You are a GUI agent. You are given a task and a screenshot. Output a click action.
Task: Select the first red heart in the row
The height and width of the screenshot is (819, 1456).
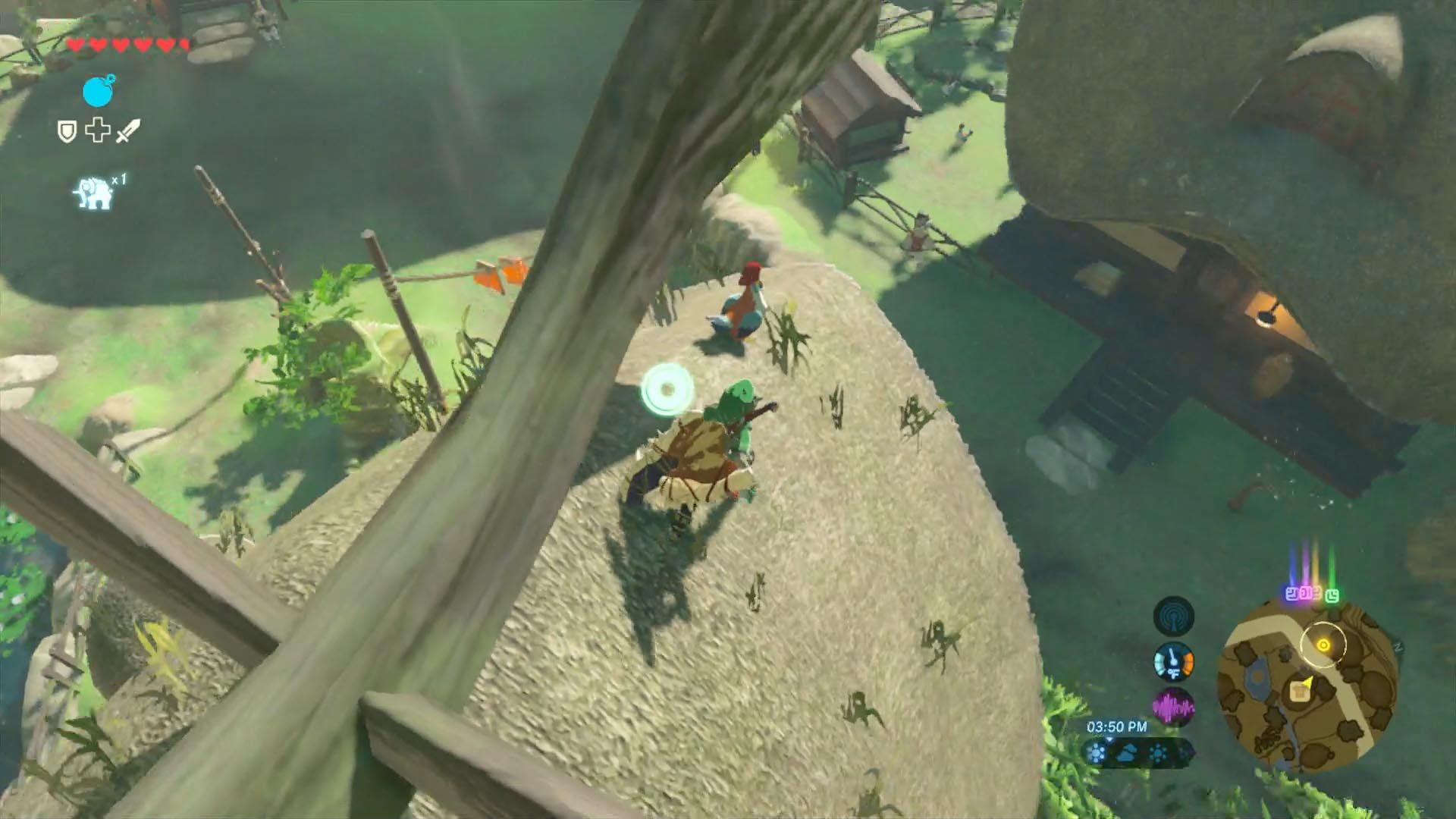(x=77, y=45)
